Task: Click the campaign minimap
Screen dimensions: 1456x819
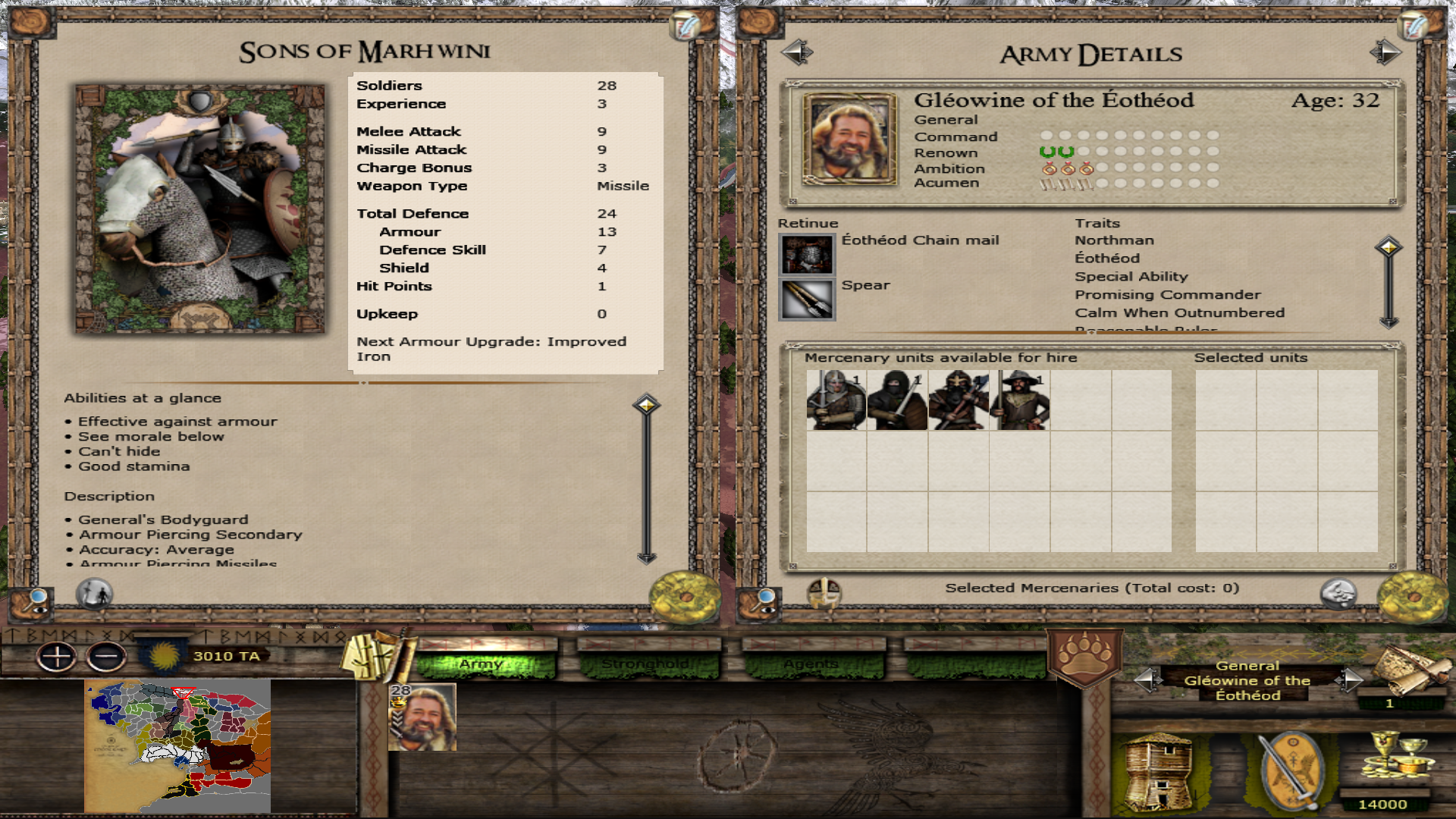Action: point(177,746)
